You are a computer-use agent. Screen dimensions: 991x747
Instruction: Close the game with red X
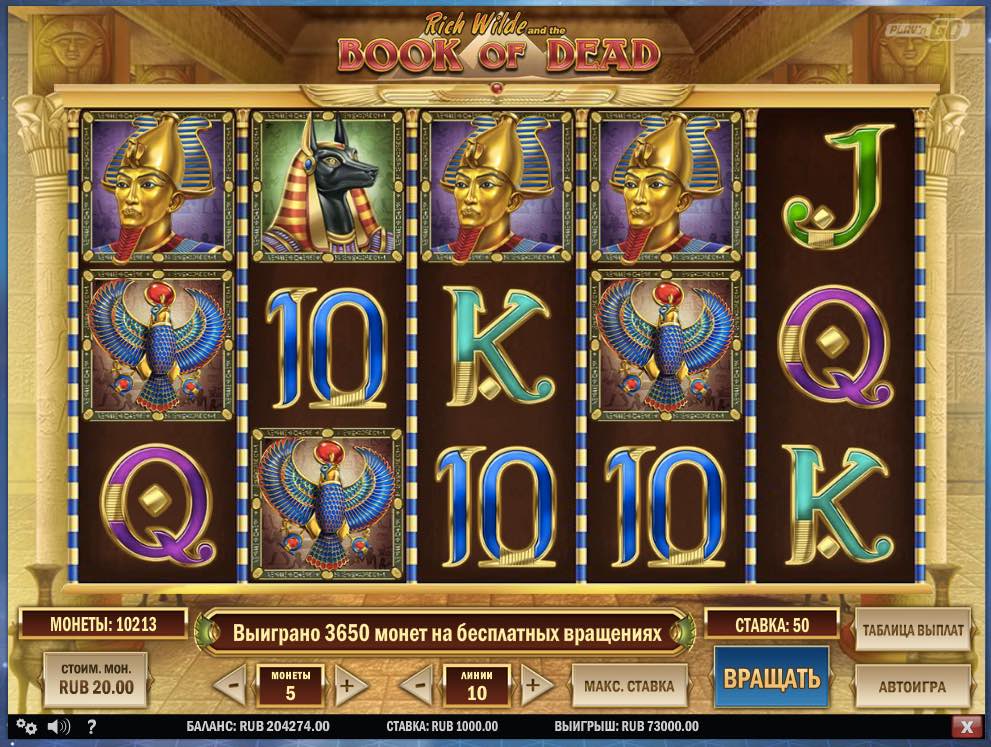click(x=965, y=727)
